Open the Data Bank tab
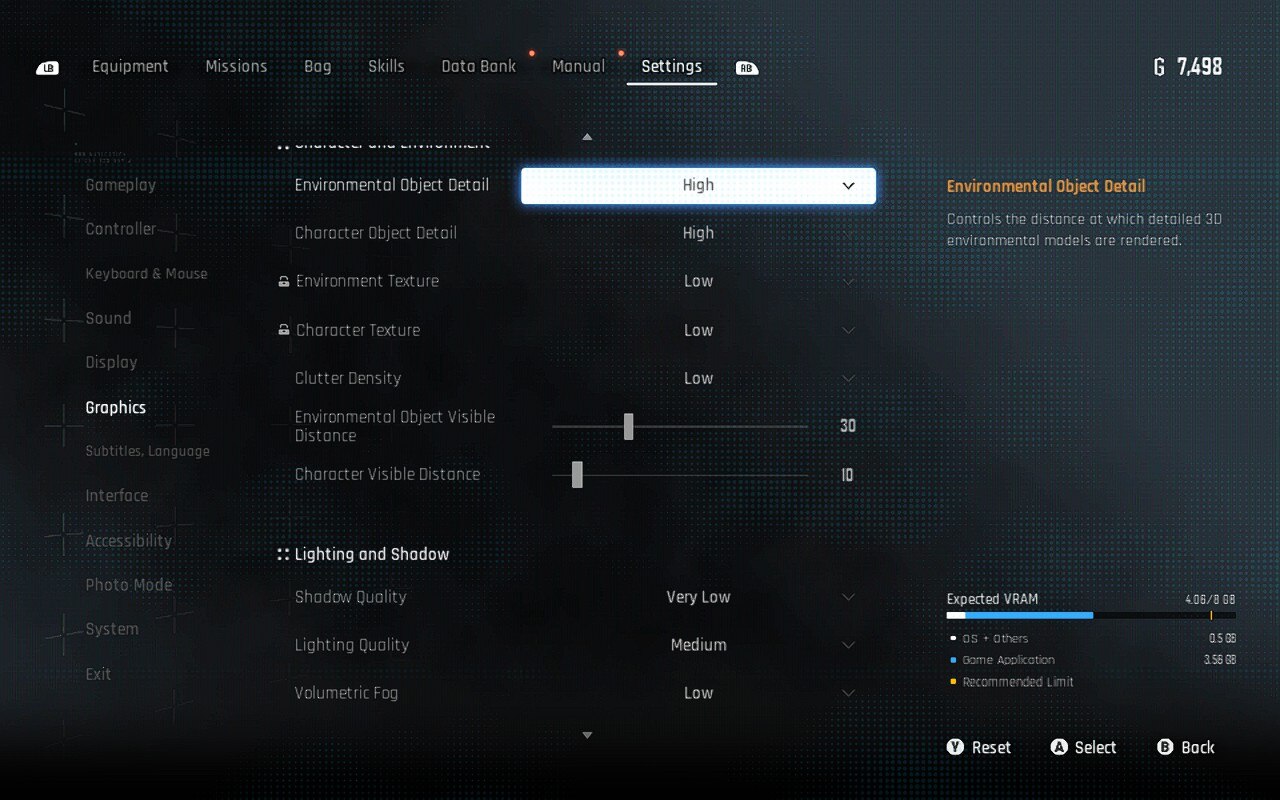The image size is (1280, 800). click(479, 67)
